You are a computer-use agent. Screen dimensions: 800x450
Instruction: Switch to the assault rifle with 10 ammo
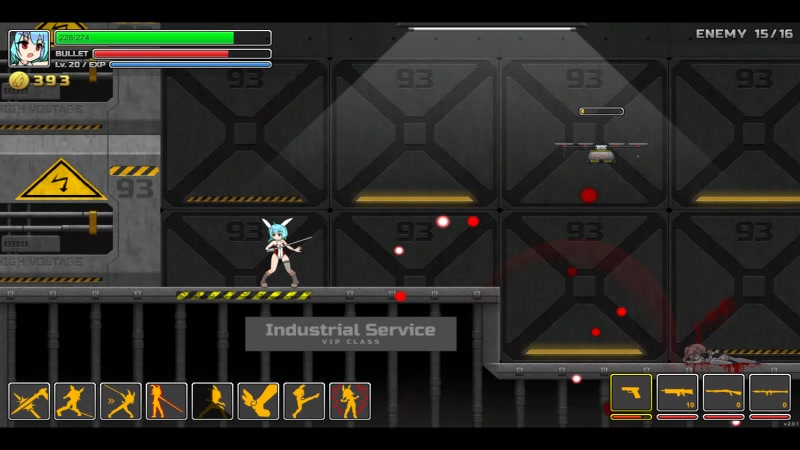pyautogui.click(x=677, y=392)
